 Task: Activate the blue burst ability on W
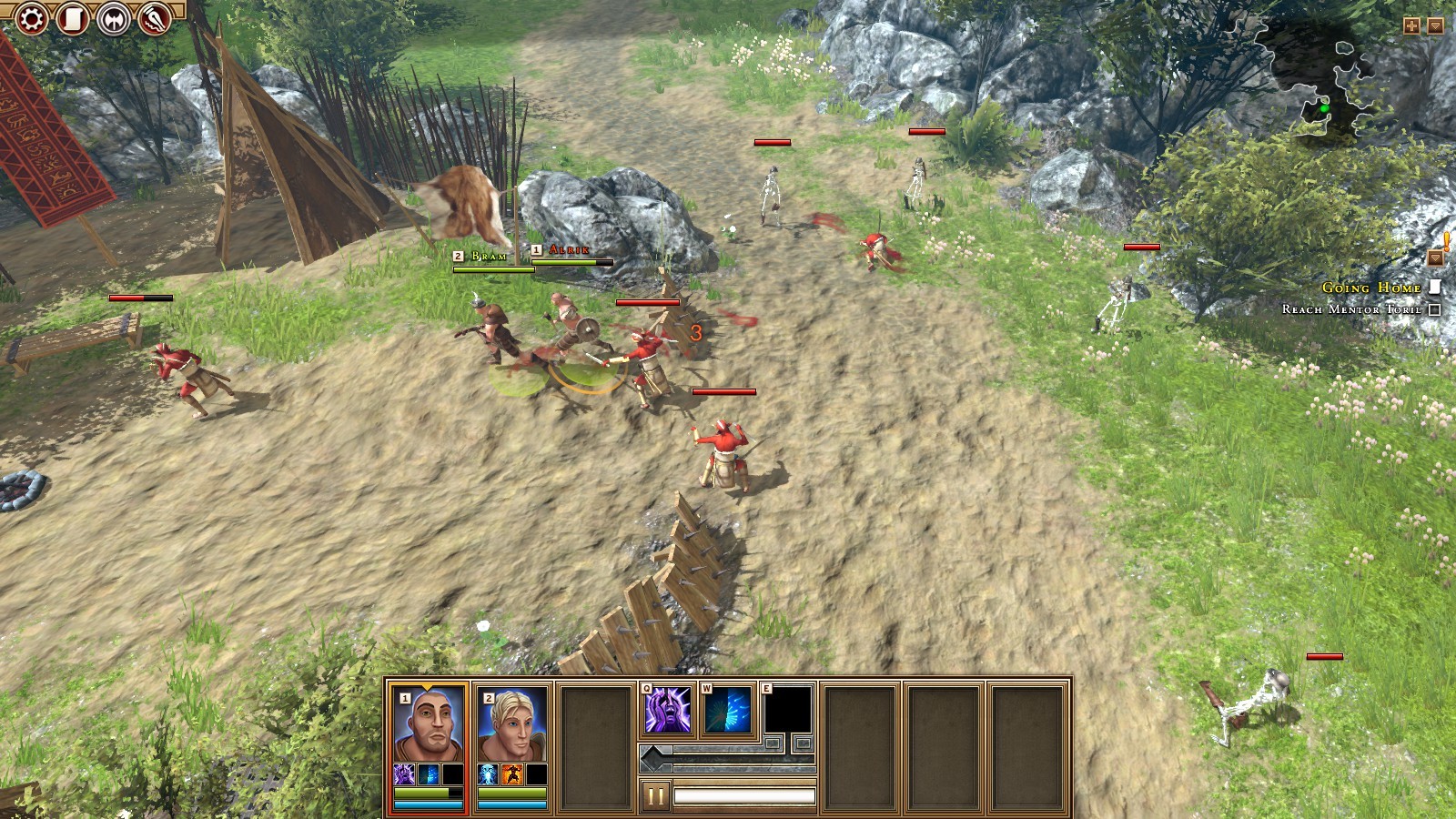[x=728, y=710]
